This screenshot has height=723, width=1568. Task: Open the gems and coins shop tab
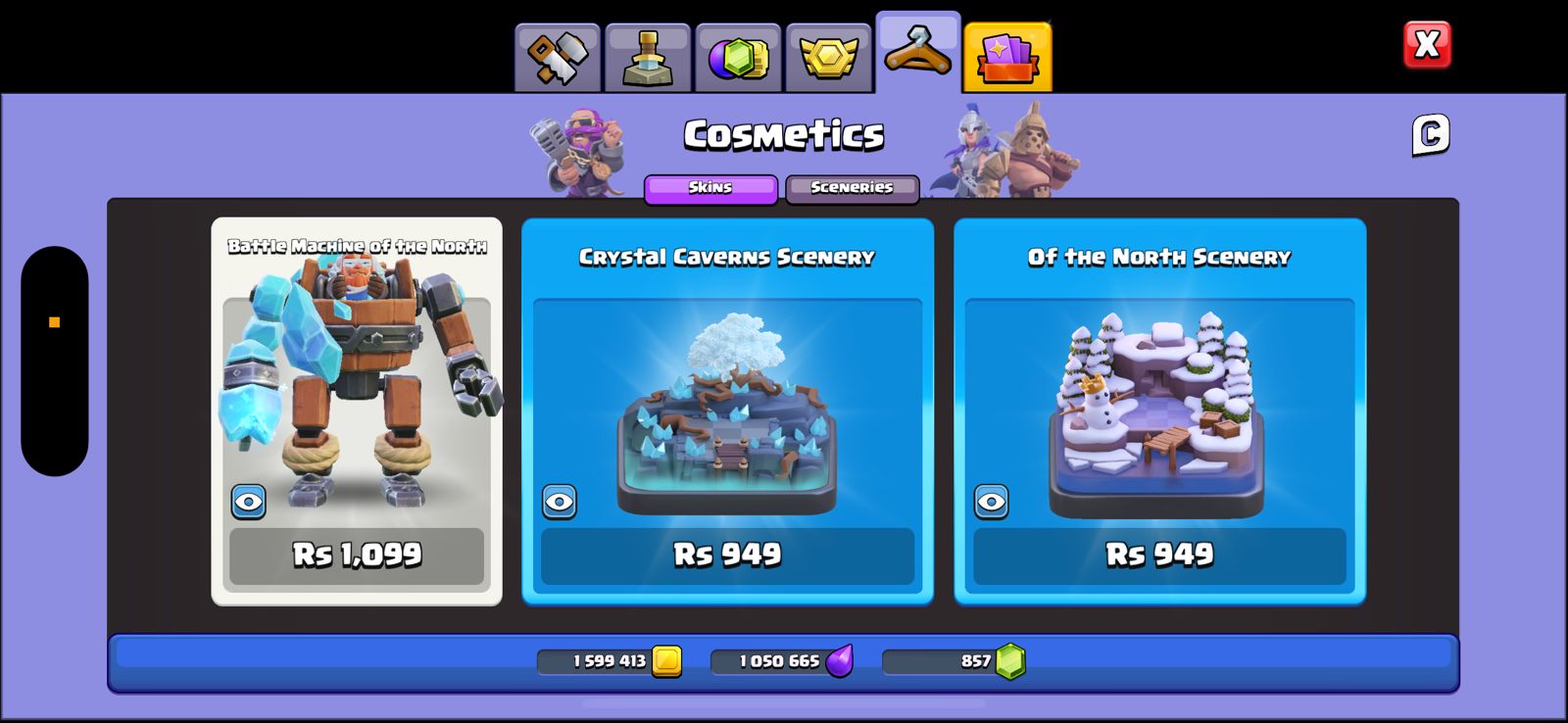[x=740, y=54]
